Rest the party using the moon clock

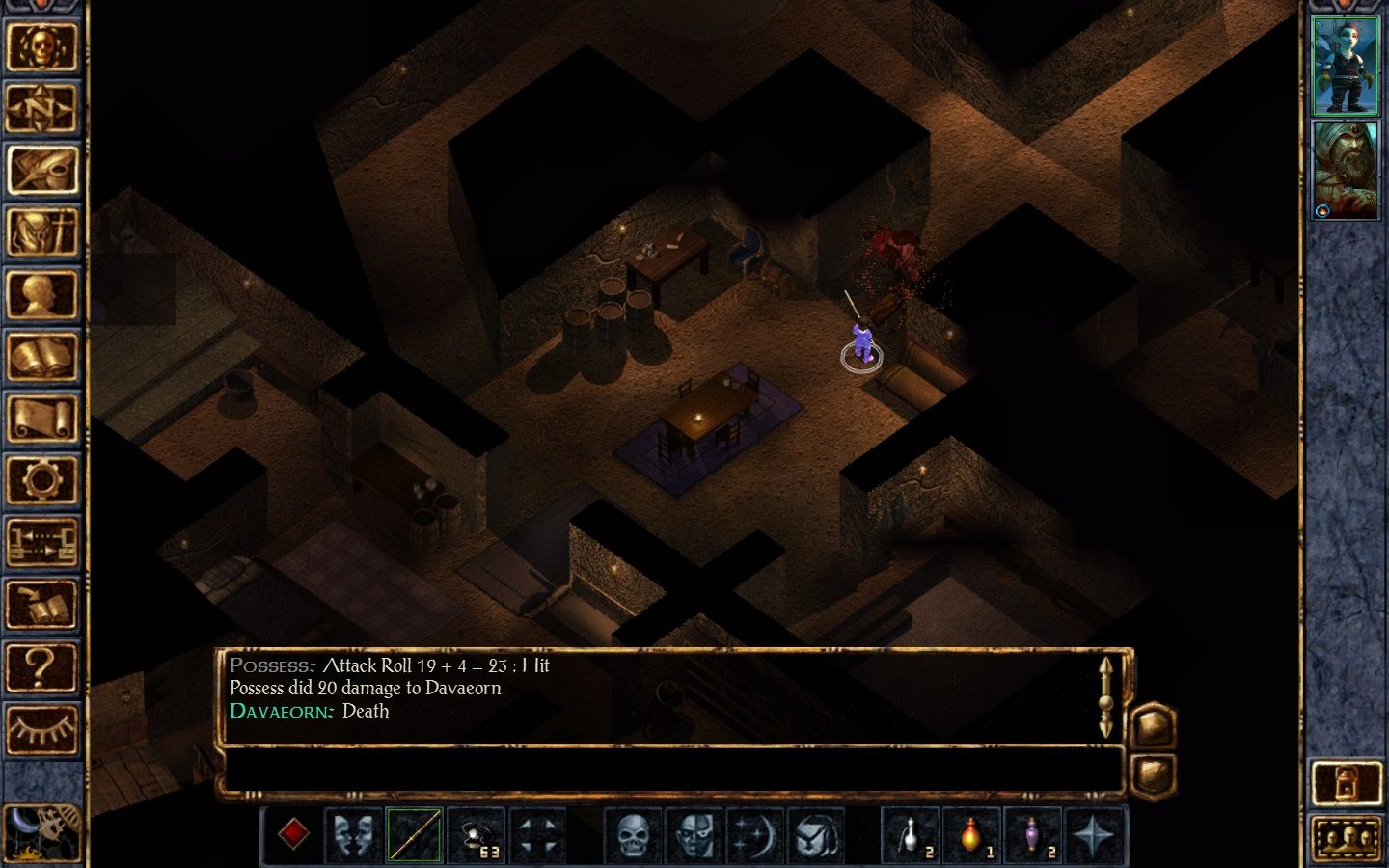41,831
